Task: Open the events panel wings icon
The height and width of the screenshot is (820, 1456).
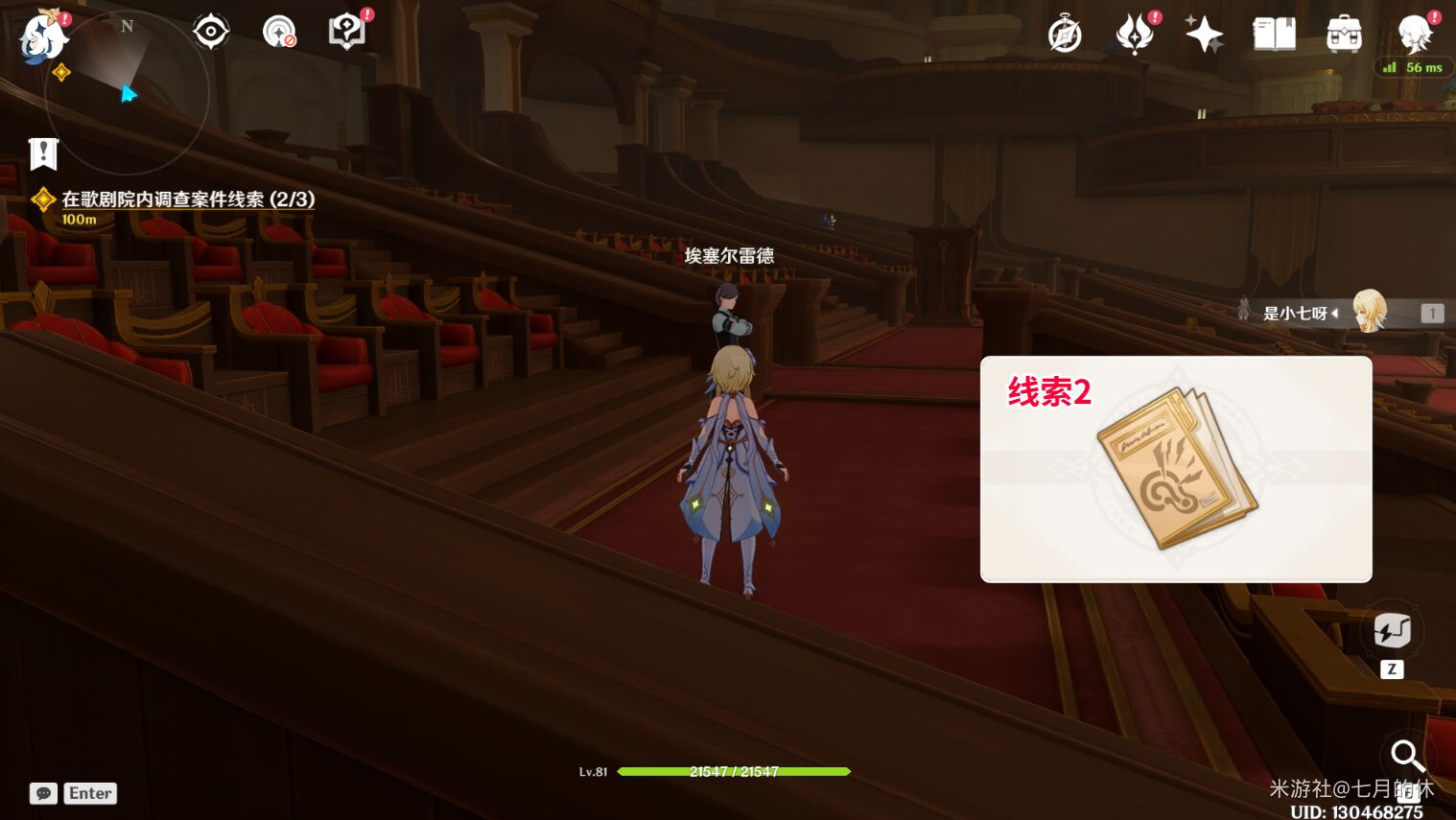Action: click(1134, 33)
